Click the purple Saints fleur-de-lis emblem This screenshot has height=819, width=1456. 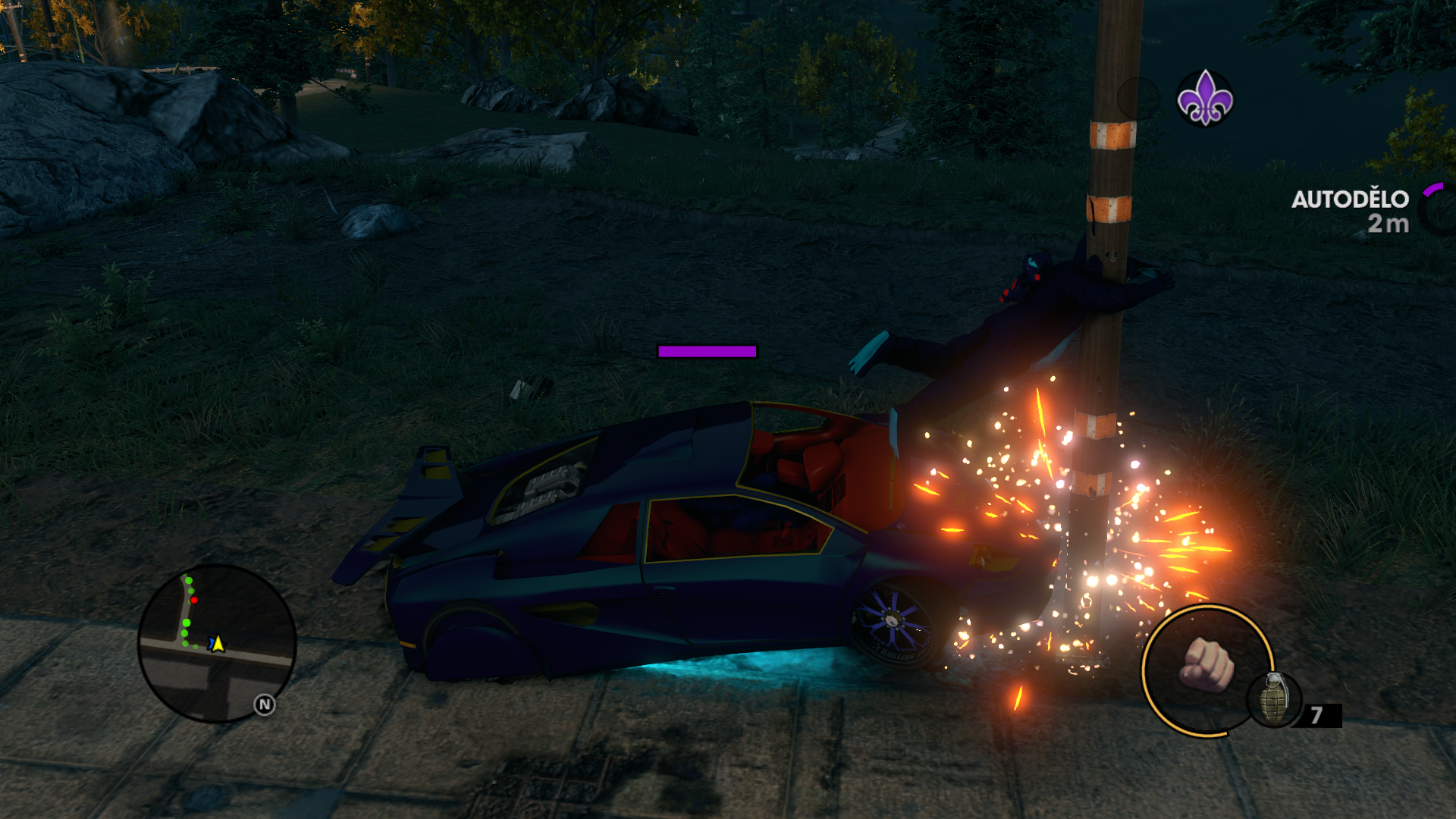(1204, 98)
